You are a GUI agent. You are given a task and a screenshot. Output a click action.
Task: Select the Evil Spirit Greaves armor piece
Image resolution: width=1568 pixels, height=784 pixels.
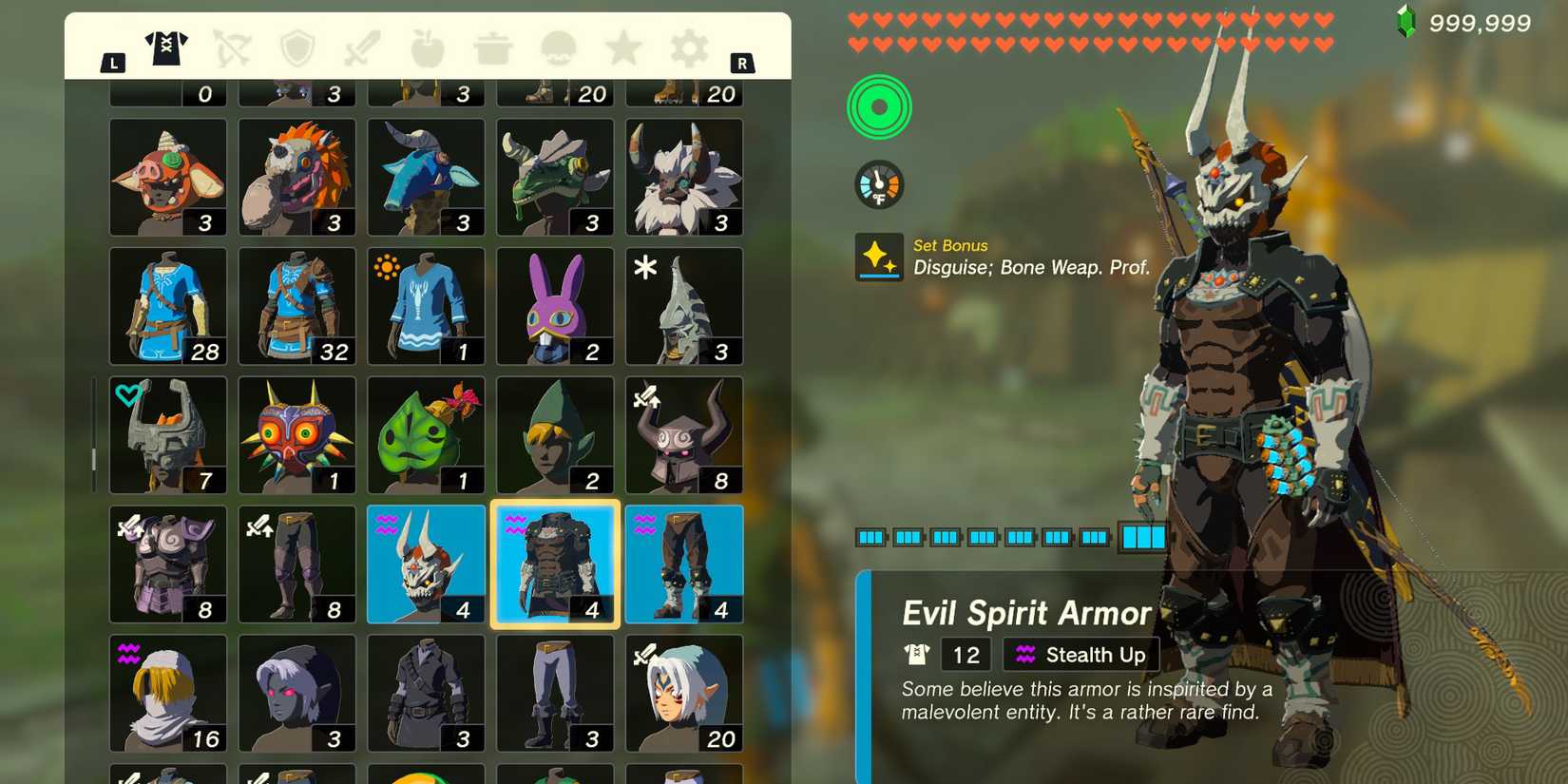(x=684, y=563)
